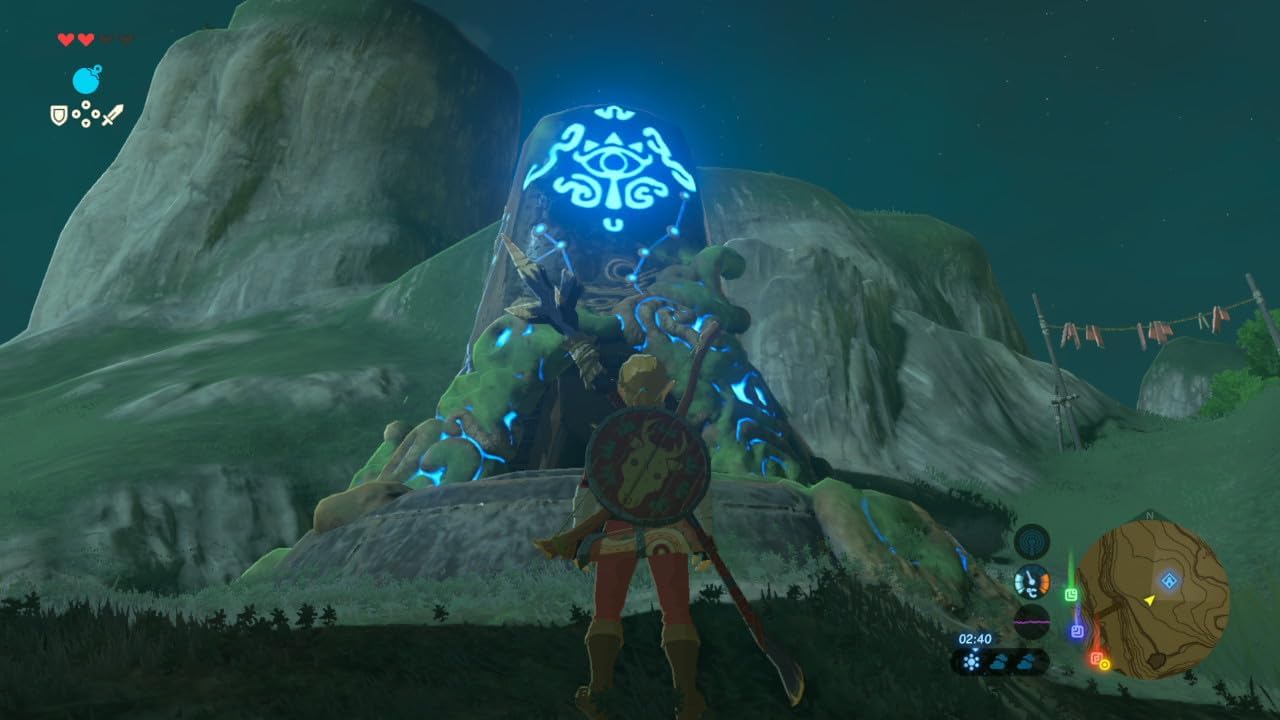
Task: Select the red stamp waypoint marker
Action: coord(1096,658)
